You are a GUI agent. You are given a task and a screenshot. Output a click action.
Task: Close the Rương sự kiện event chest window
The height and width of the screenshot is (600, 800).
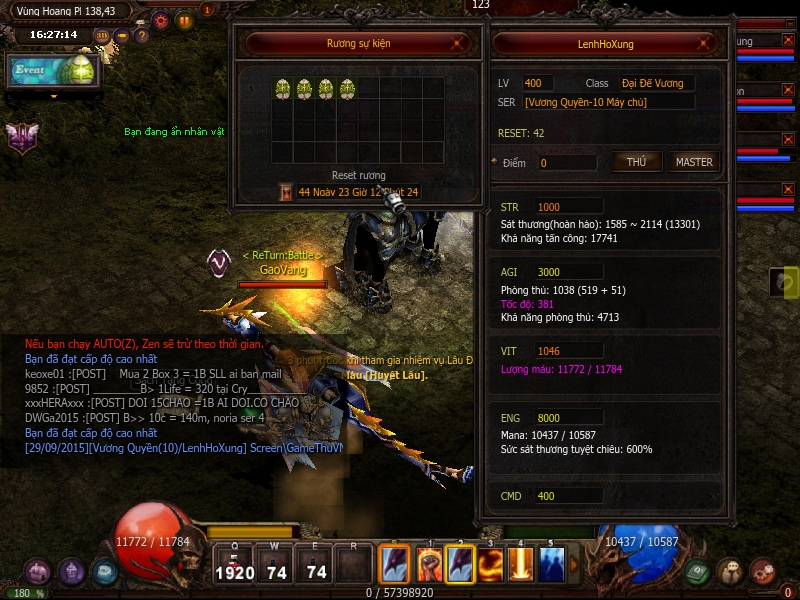tap(457, 44)
